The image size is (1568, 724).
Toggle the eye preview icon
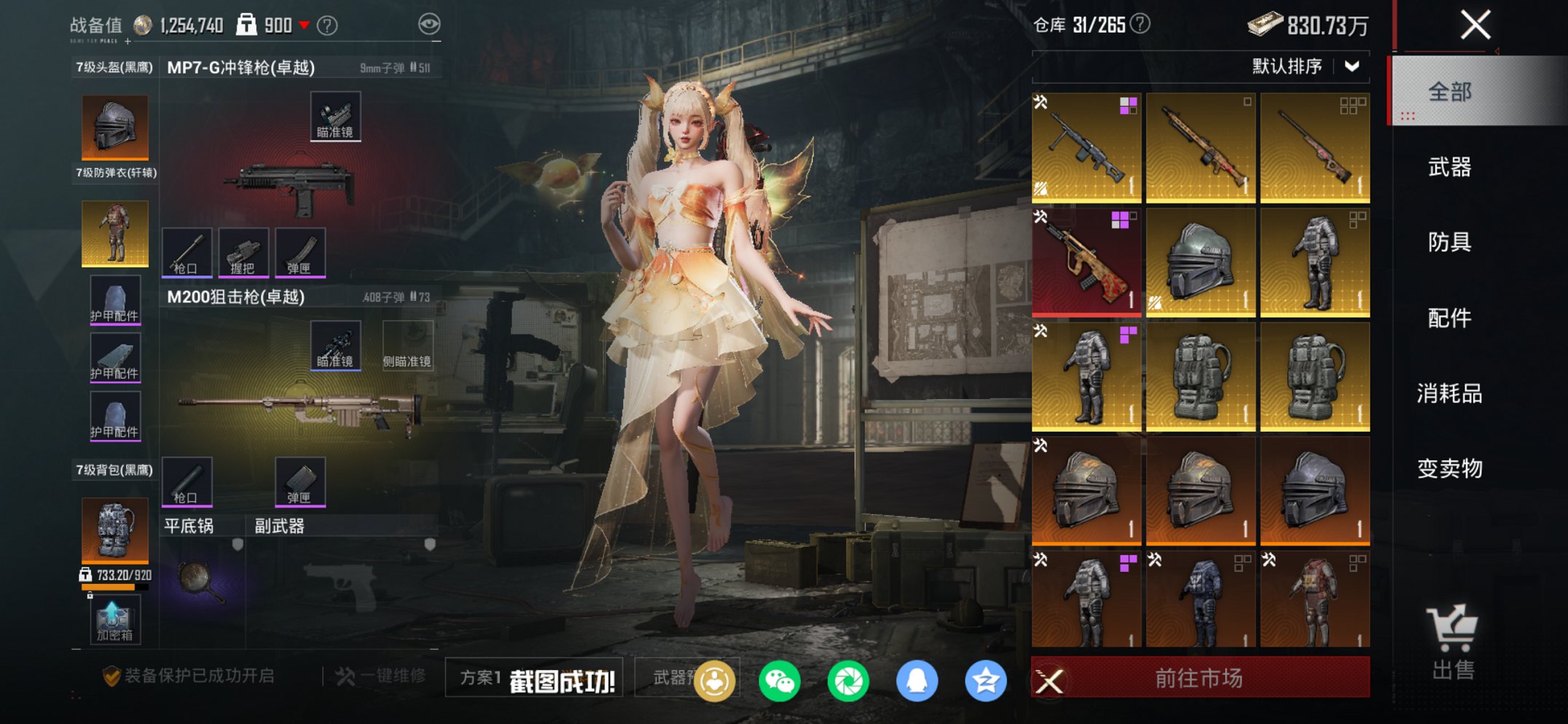point(431,23)
